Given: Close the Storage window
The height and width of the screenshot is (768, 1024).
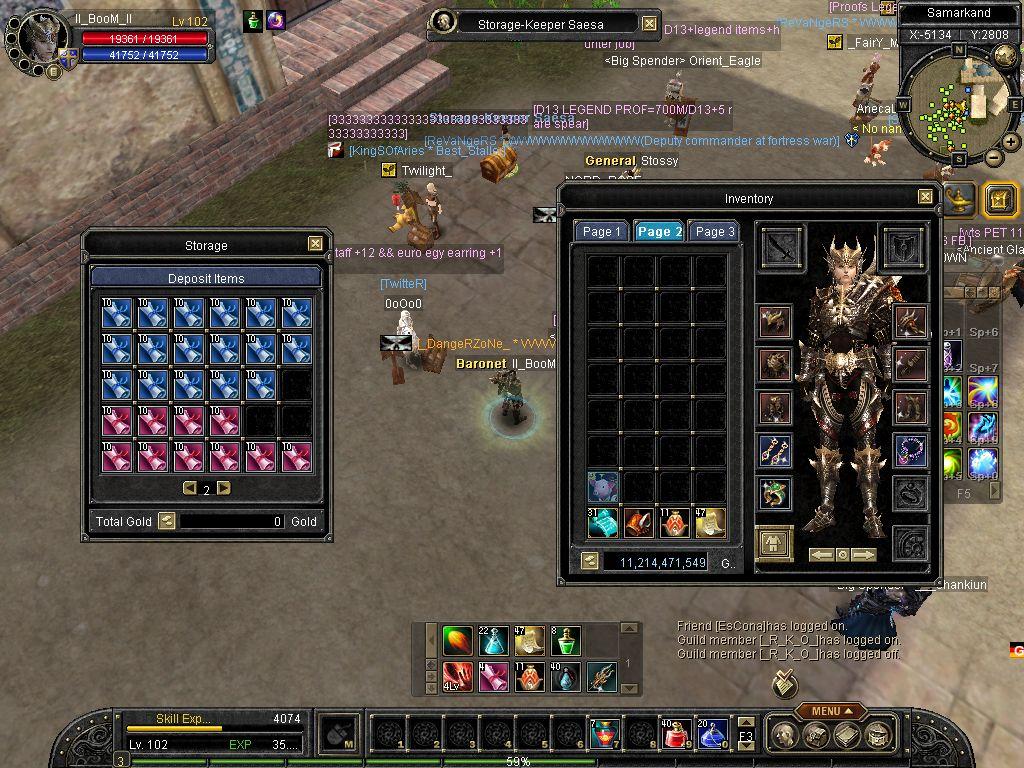Looking at the screenshot, I should pyautogui.click(x=315, y=243).
